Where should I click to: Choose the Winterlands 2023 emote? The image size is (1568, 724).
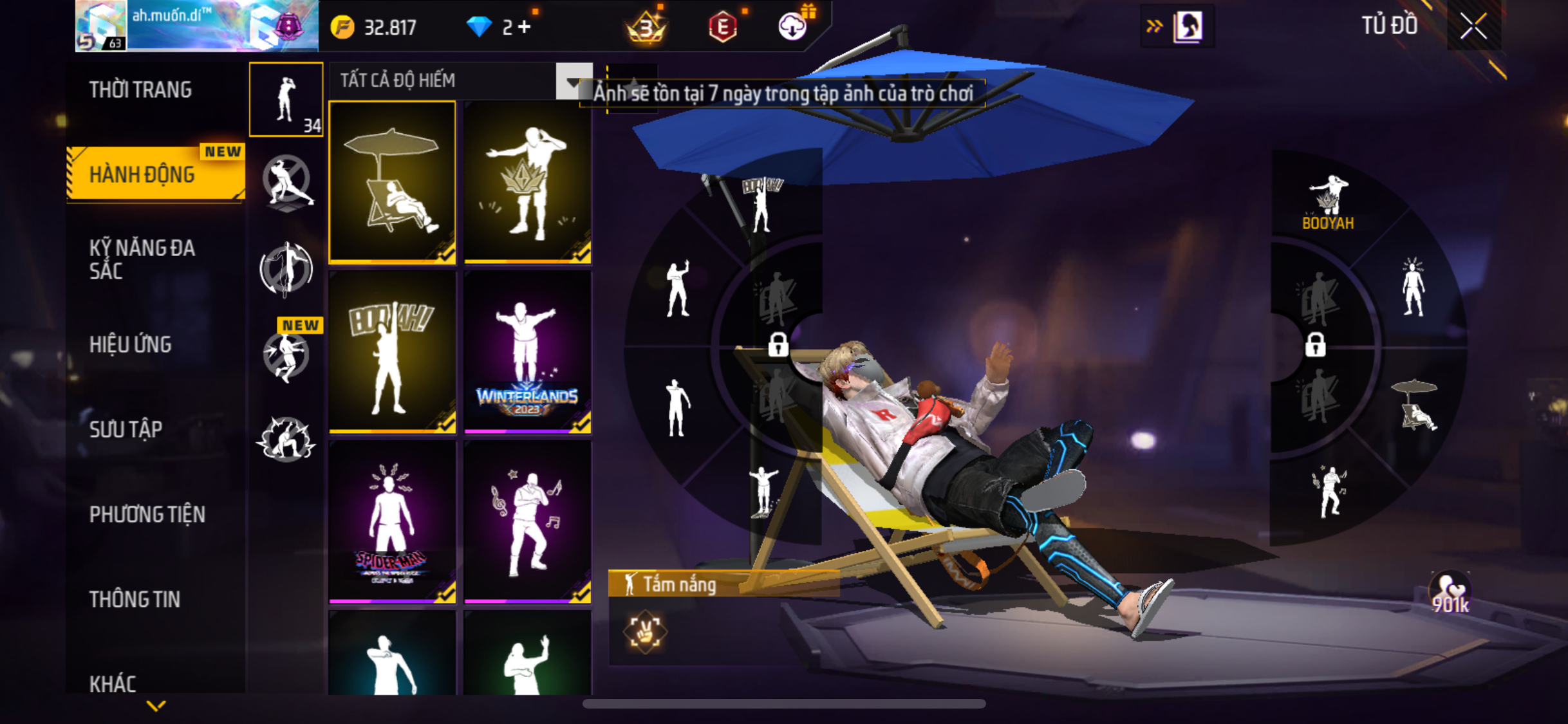(527, 352)
